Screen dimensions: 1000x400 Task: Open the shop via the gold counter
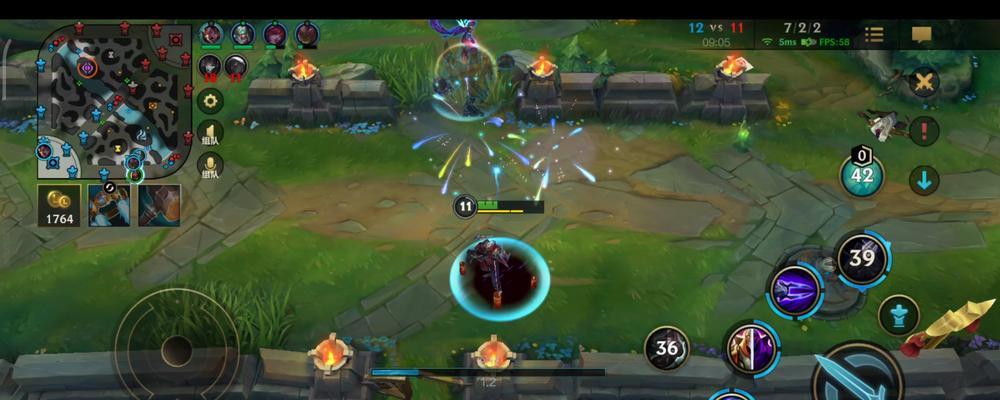pos(59,205)
